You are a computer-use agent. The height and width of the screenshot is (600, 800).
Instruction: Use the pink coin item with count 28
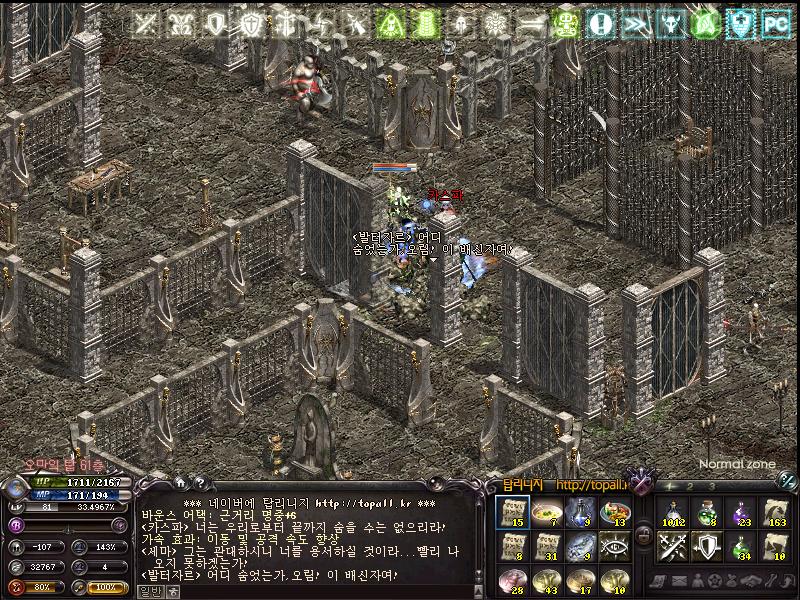[512, 579]
